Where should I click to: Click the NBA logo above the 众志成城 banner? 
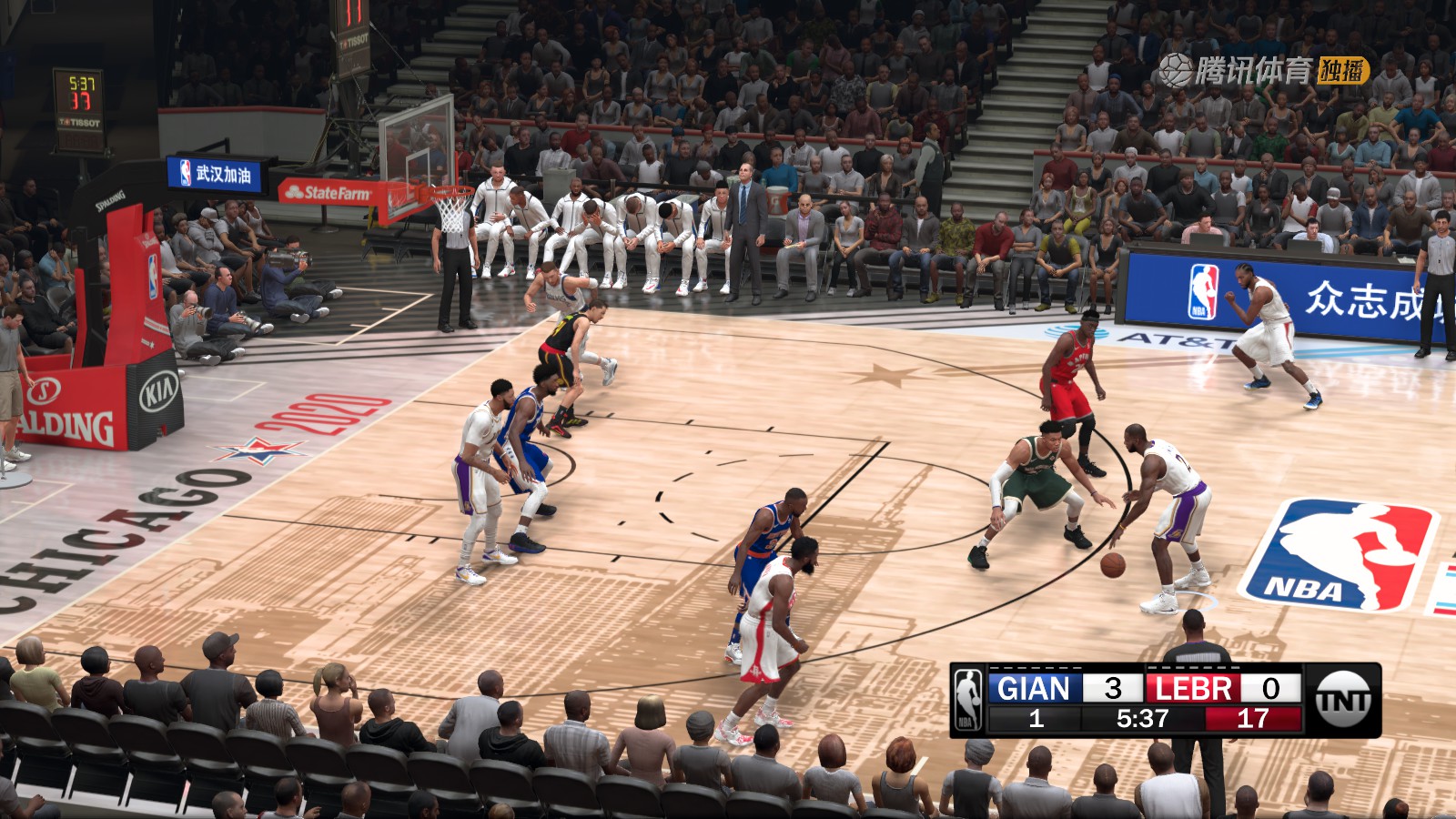click(x=1203, y=289)
